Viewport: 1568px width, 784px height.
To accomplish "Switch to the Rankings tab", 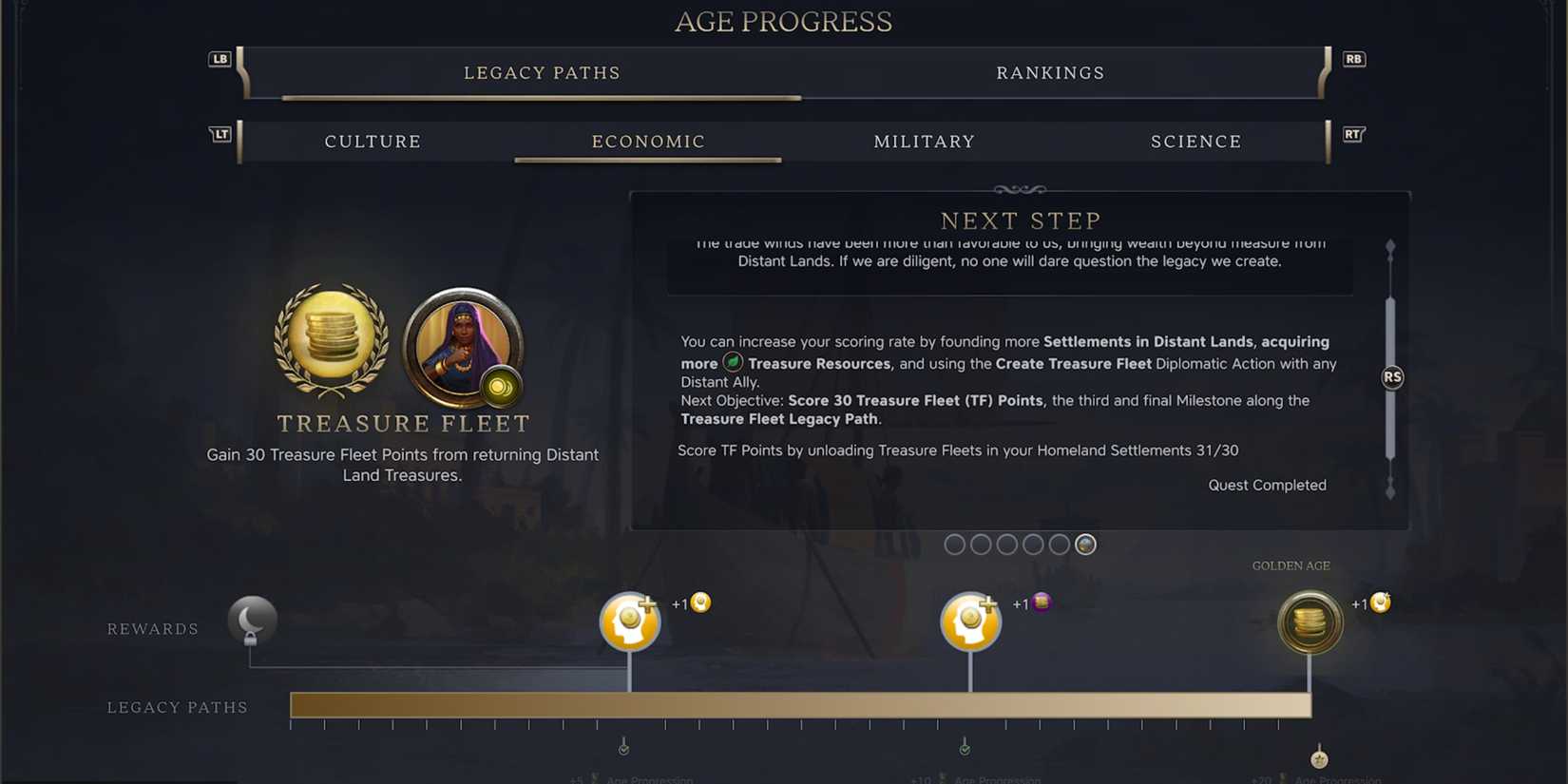I will (x=1050, y=72).
